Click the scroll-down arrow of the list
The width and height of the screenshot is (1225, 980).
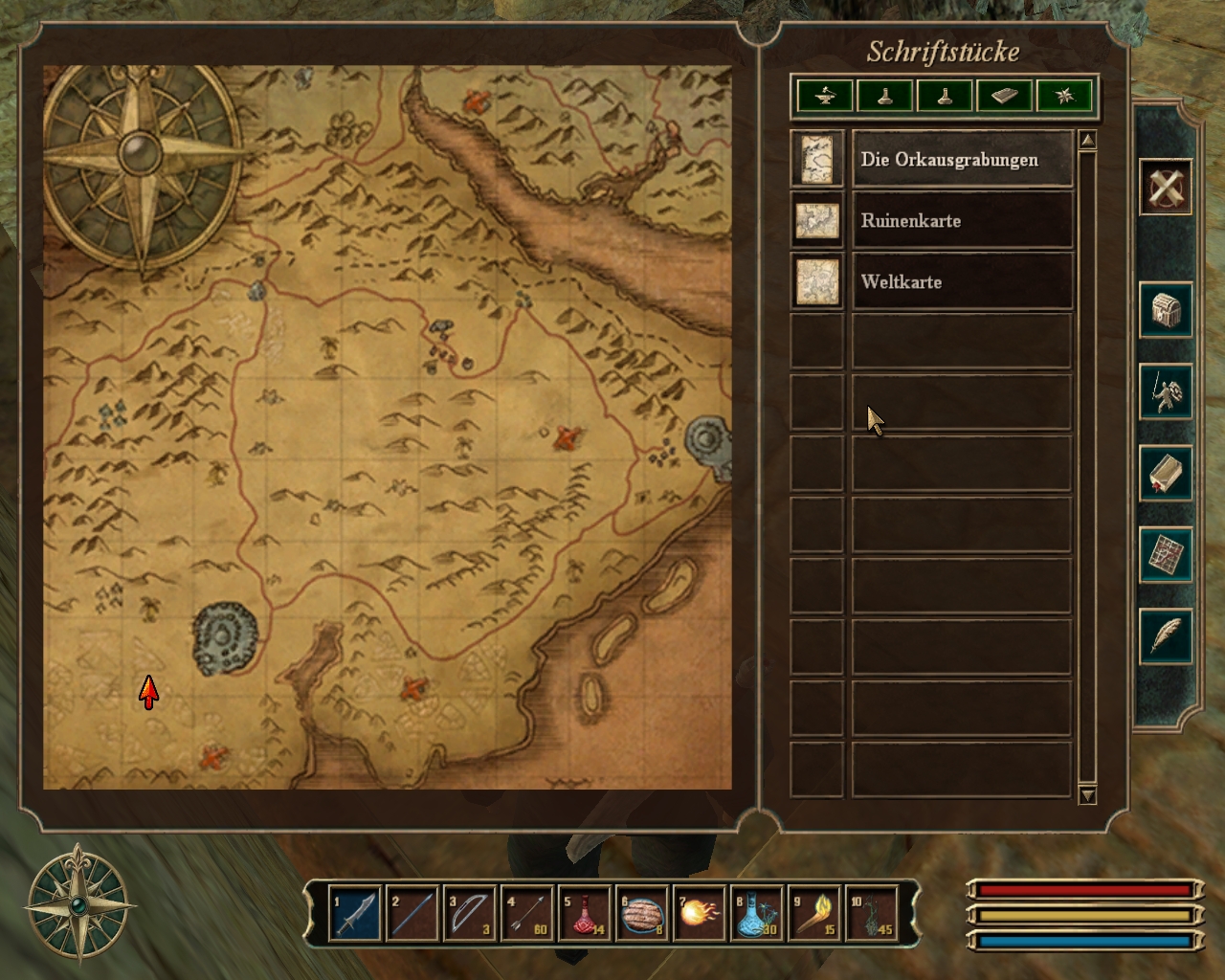click(x=1087, y=794)
